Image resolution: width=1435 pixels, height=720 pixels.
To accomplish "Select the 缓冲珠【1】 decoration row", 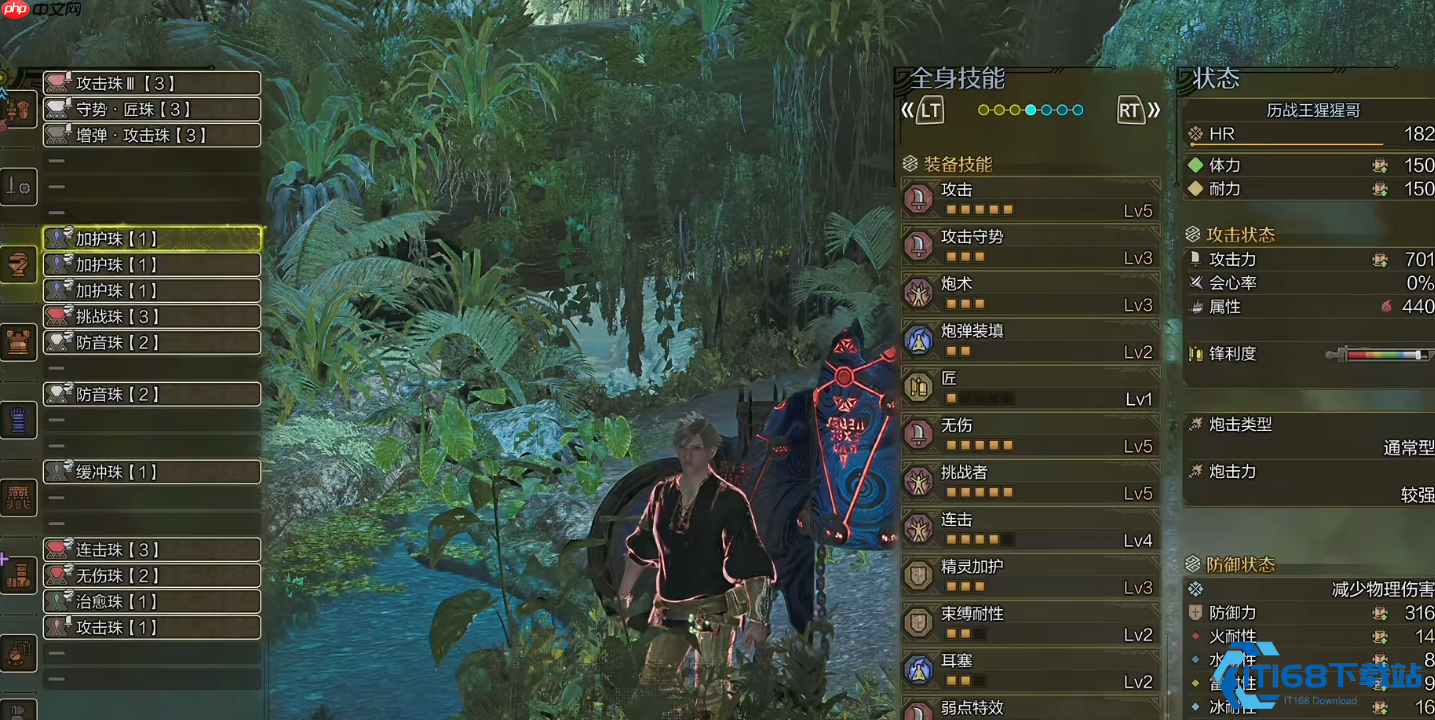I will pos(152,472).
